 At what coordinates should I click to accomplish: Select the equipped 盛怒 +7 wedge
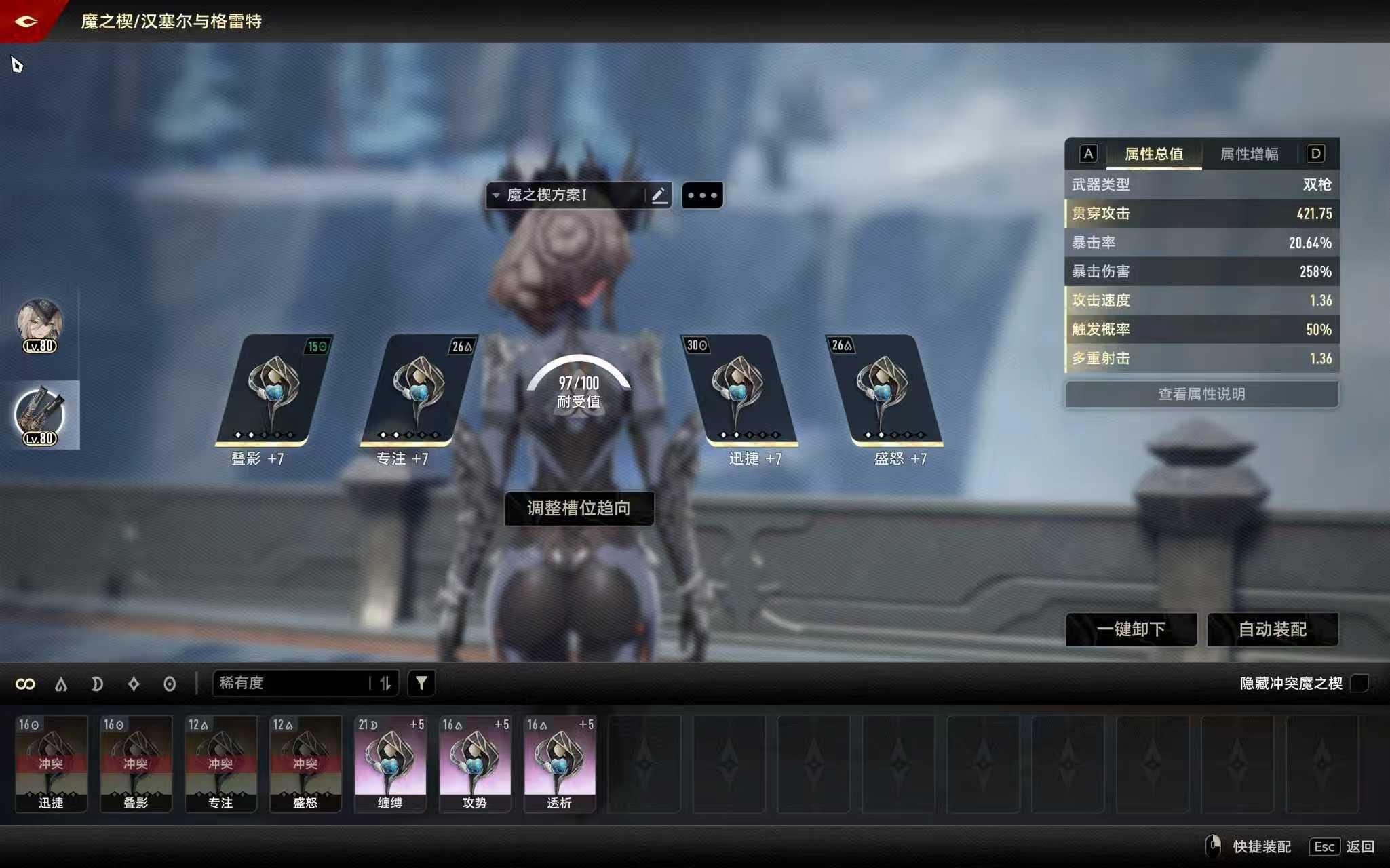[883, 391]
